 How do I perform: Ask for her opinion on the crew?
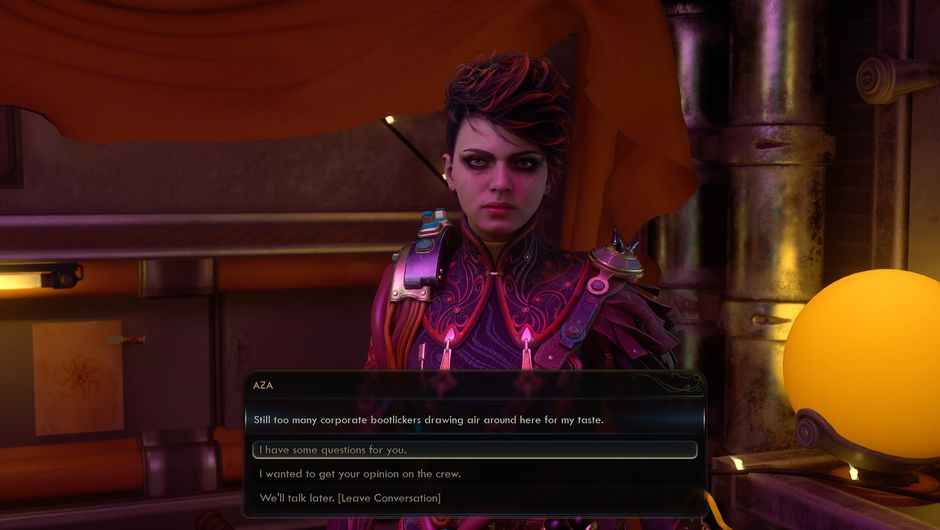359,474
